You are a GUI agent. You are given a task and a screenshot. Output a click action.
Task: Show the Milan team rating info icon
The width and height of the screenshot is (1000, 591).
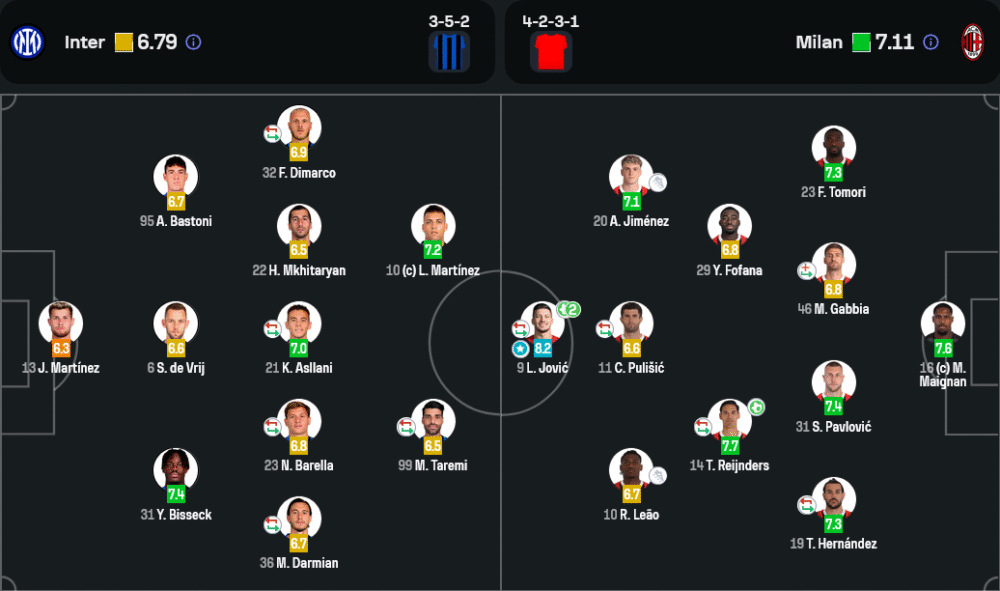click(931, 42)
